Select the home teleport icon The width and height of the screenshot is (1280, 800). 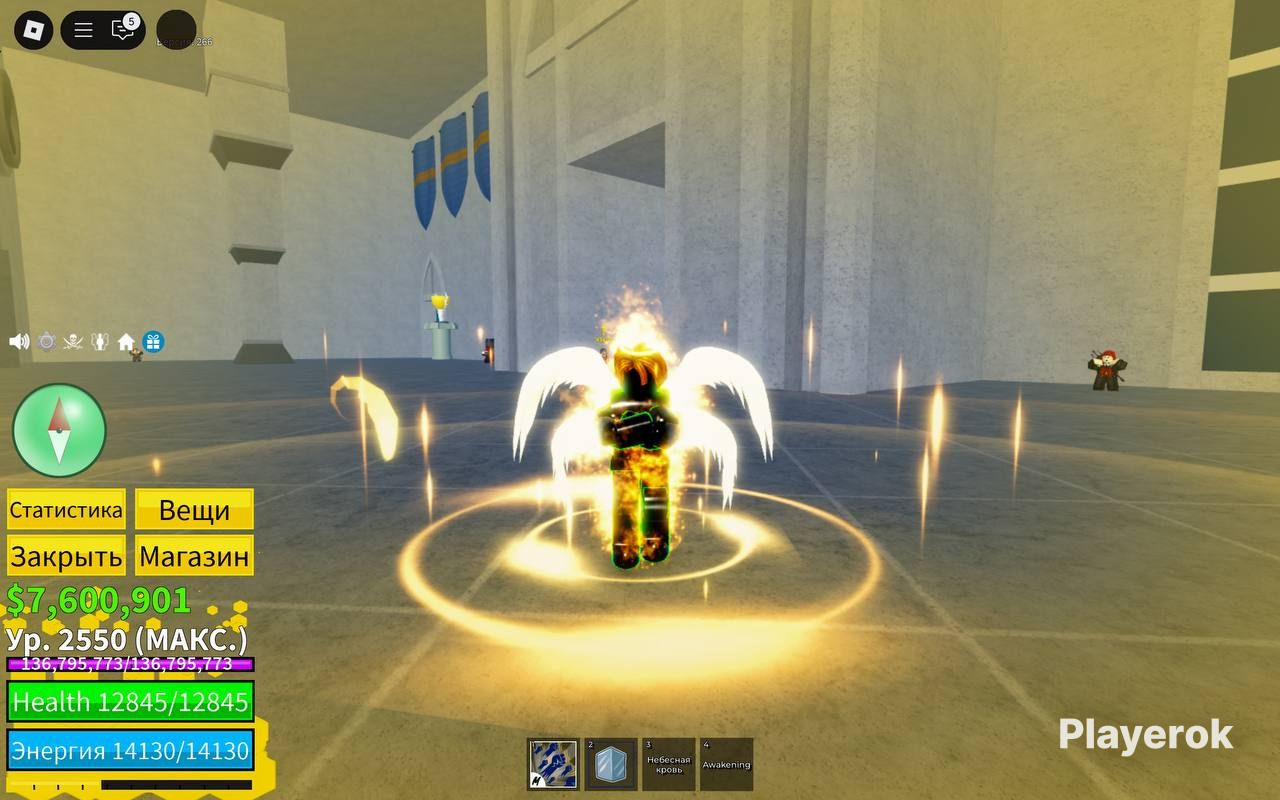(126, 342)
